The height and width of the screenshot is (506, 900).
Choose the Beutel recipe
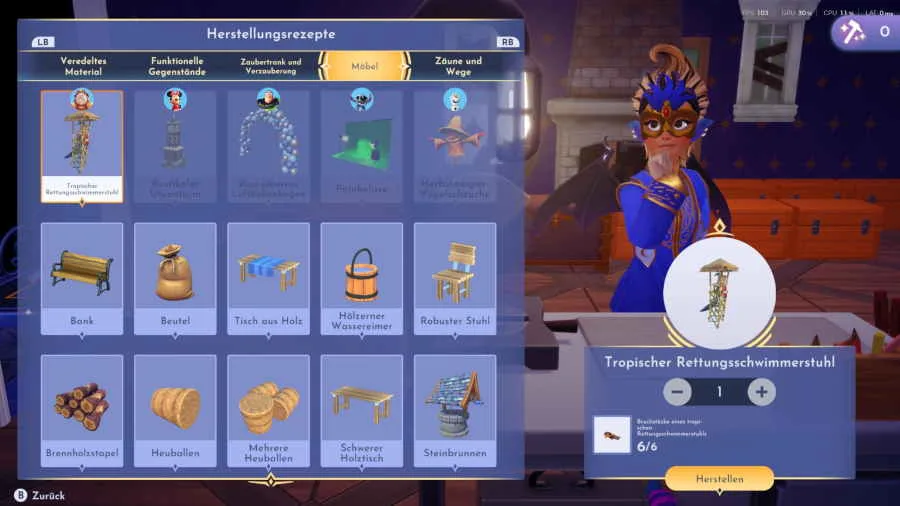175,278
